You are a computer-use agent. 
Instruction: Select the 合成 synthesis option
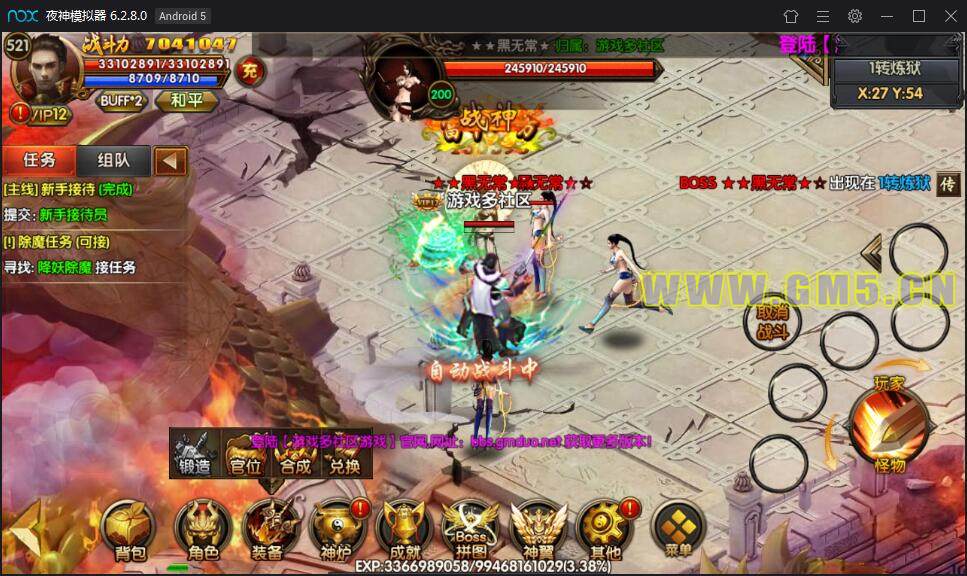coord(295,454)
